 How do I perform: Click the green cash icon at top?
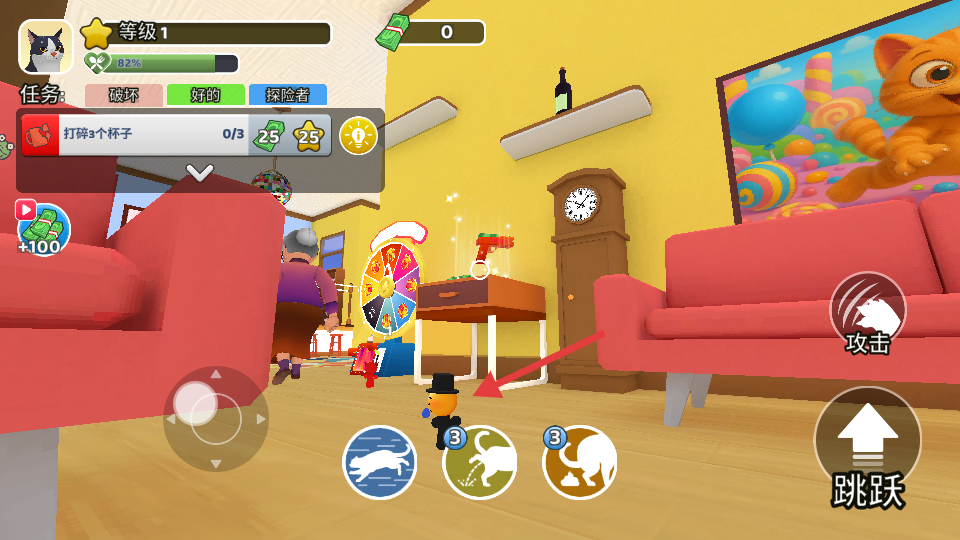(392, 34)
